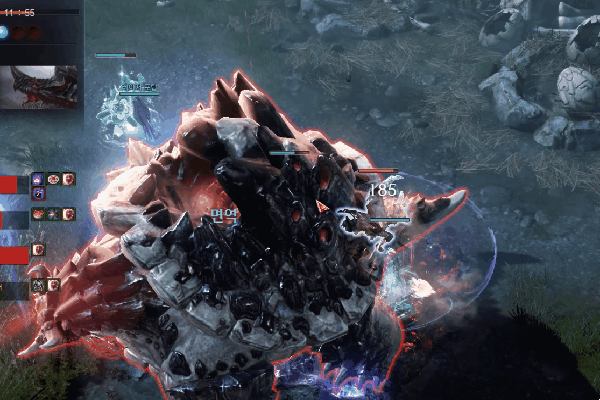Click the dragon boss portrait thumbnail
The width and height of the screenshot is (600, 400).
[x=42, y=88]
